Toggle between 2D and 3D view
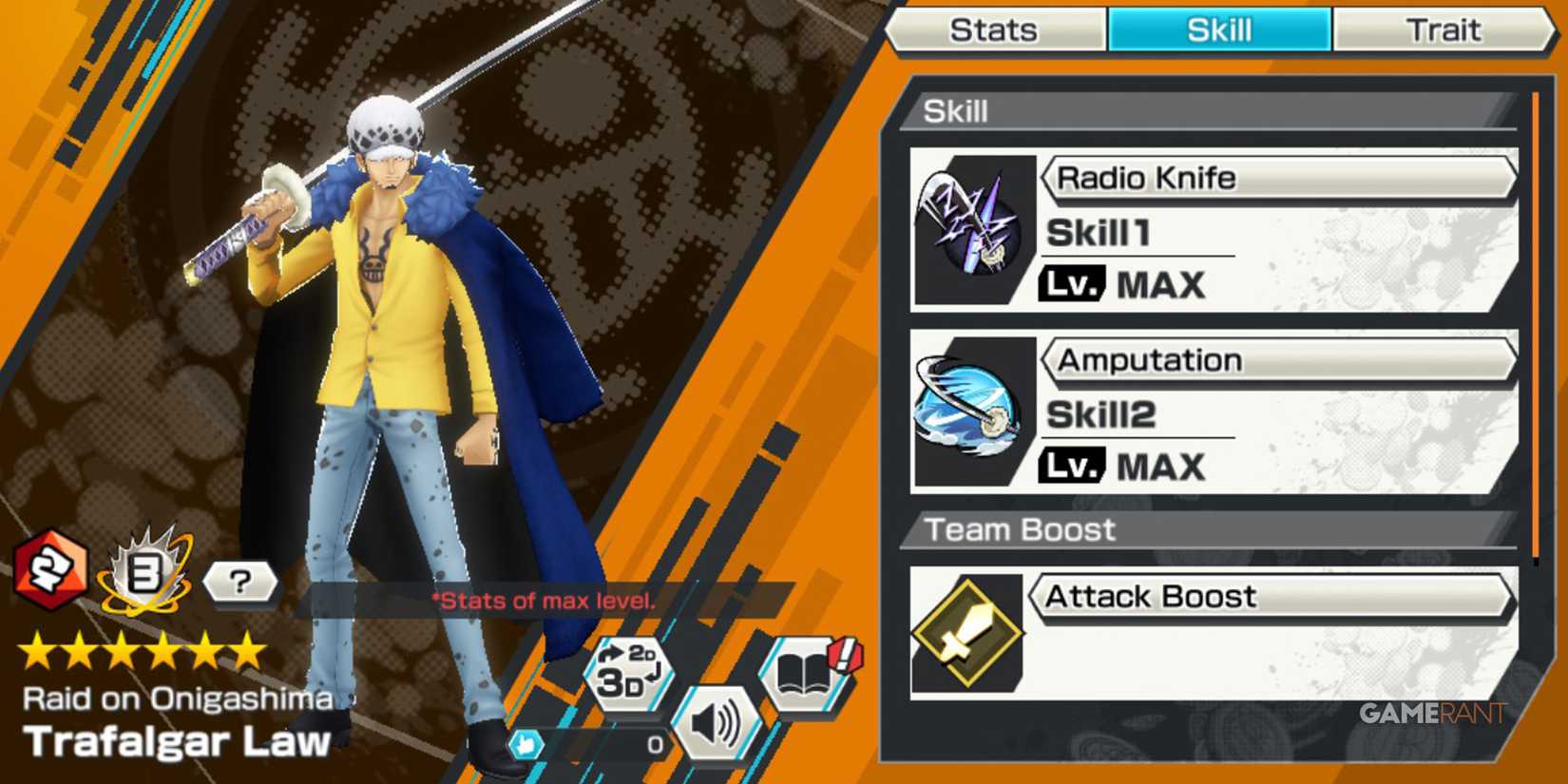 (627, 677)
